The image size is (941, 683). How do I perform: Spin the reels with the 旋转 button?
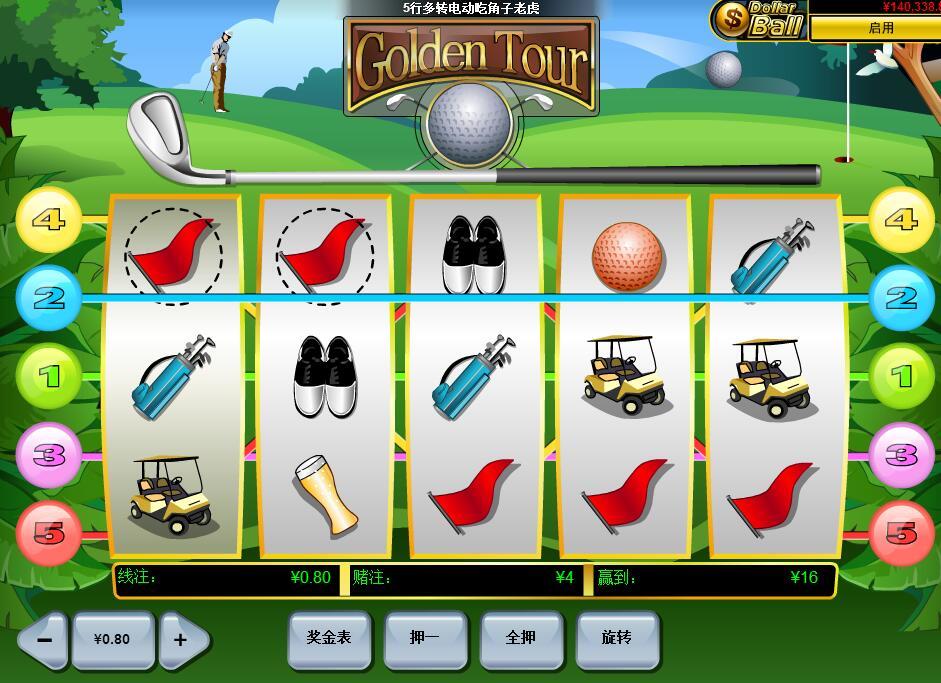tap(617, 637)
